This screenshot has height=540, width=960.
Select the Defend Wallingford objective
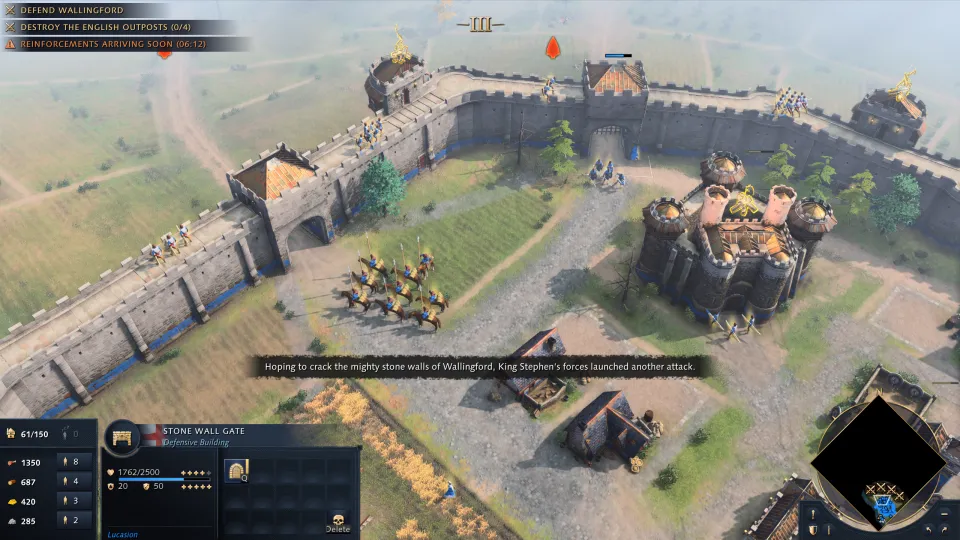70,10
